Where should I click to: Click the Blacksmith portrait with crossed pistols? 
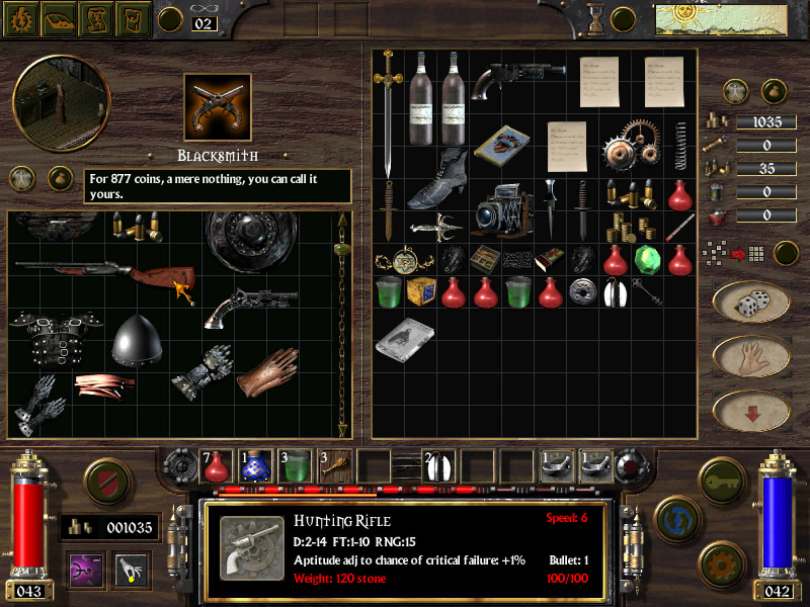click(x=217, y=107)
